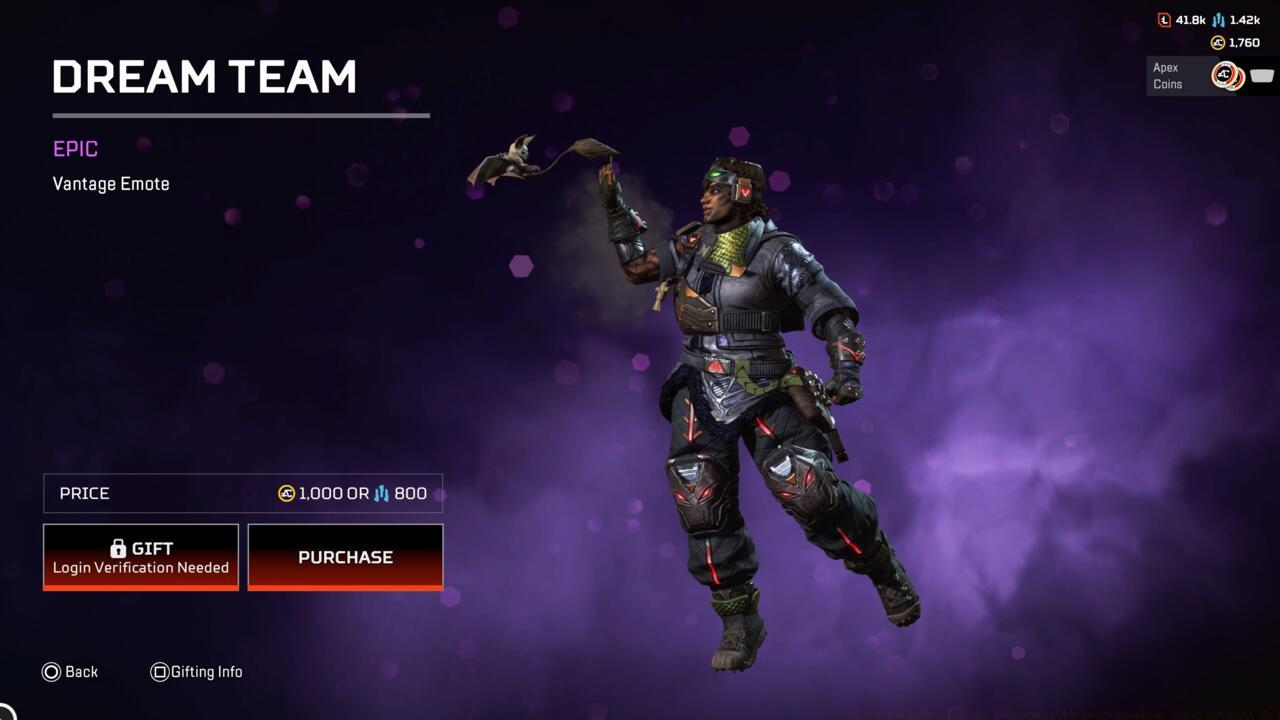This screenshot has width=1280, height=720.
Task: Select the Apex Coins stack icon
Action: (1228, 74)
